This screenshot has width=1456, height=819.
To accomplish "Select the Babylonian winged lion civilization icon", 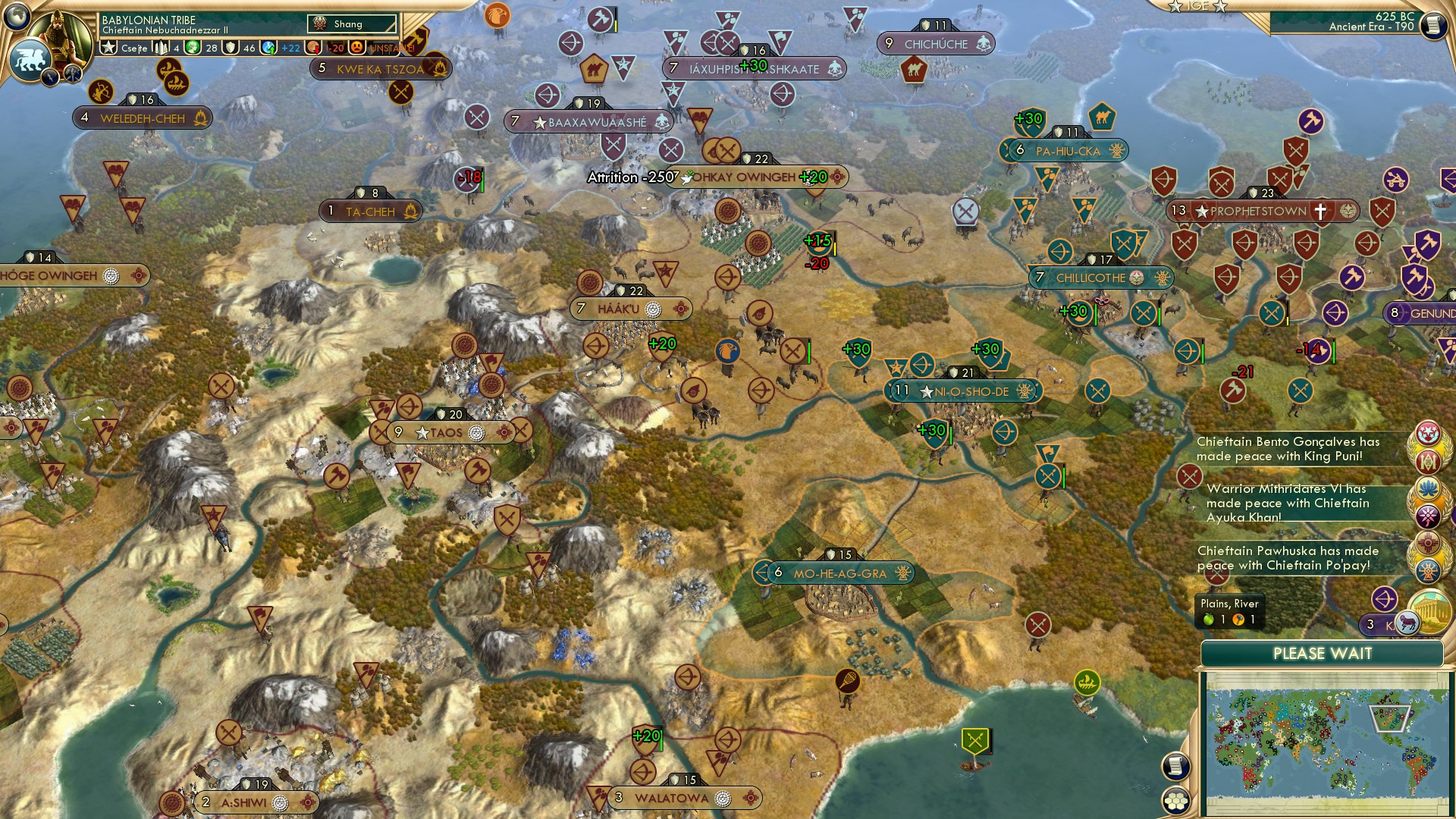I will coord(30,59).
